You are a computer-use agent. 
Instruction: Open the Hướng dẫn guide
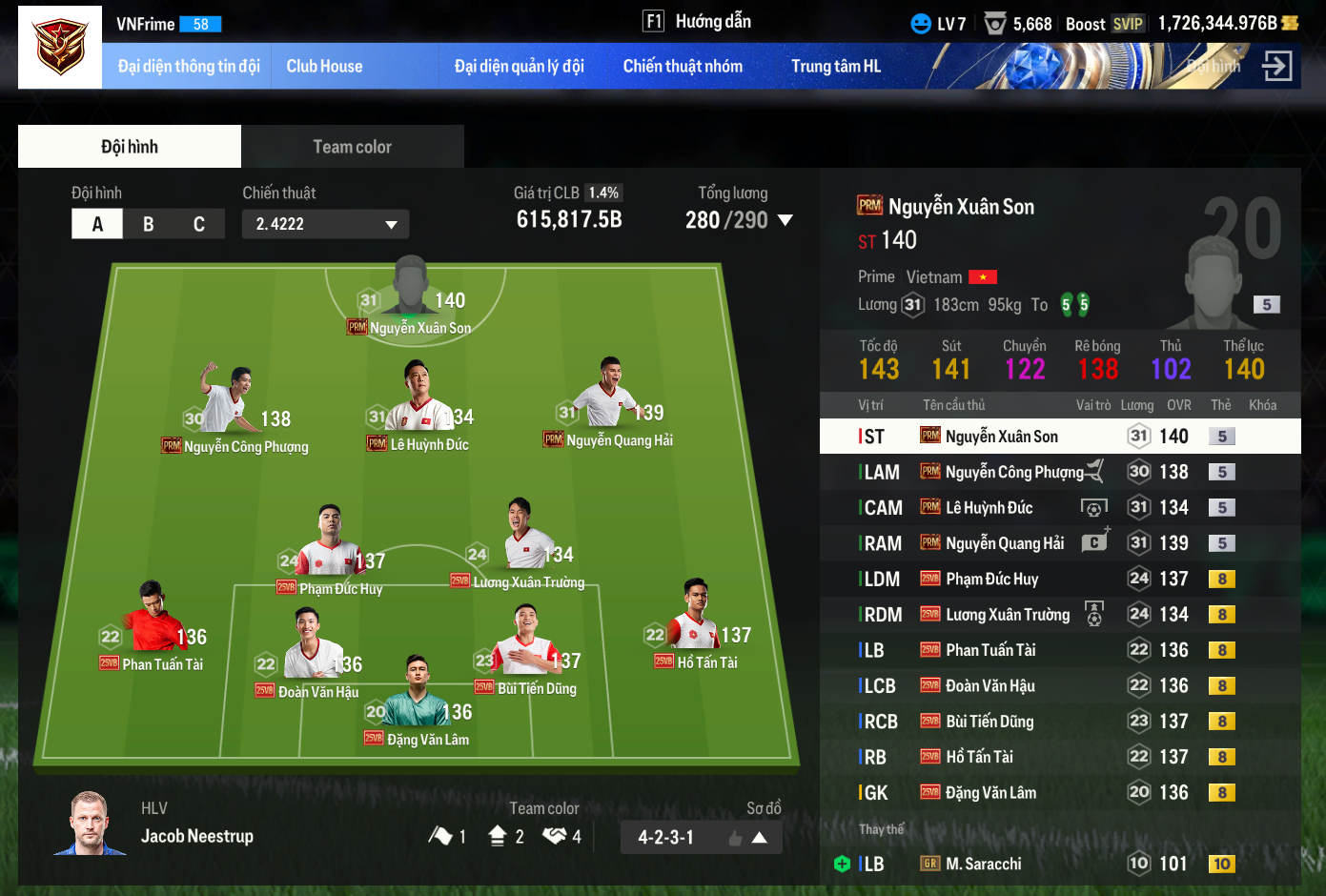point(698,21)
